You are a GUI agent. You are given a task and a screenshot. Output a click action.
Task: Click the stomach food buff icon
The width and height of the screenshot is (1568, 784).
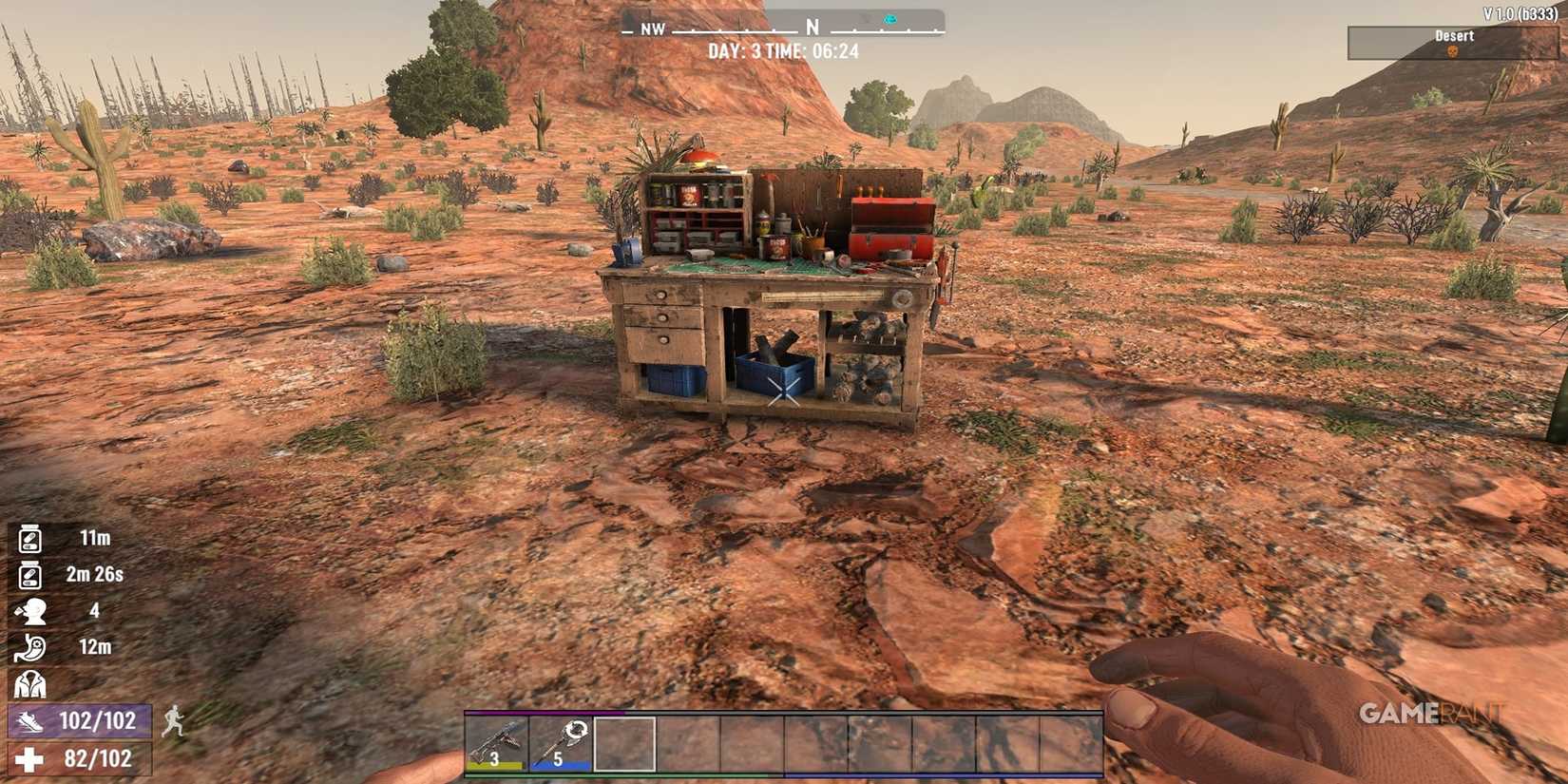[29, 648]
